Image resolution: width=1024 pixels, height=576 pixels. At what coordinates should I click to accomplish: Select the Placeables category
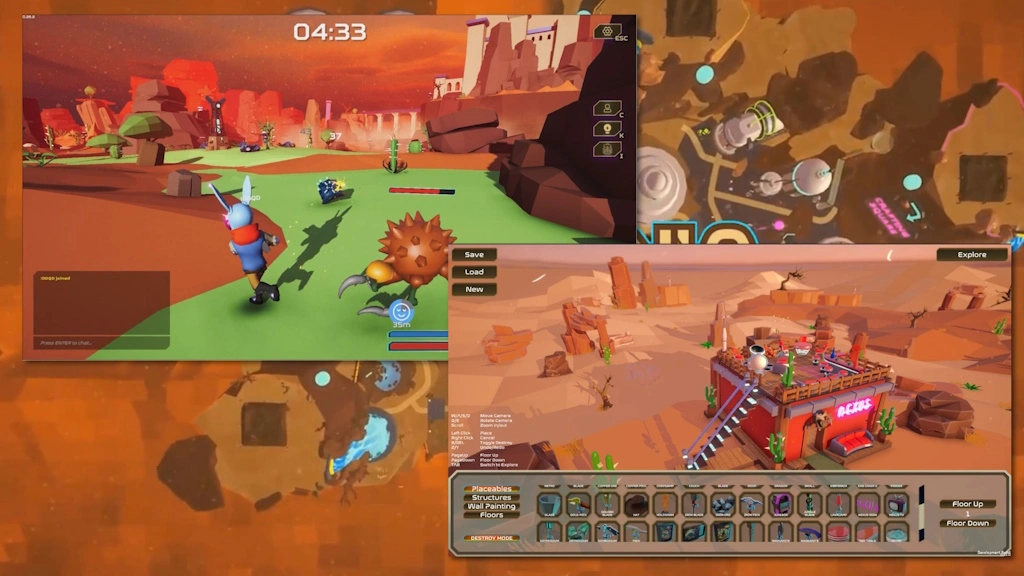[x=491, y=489]
